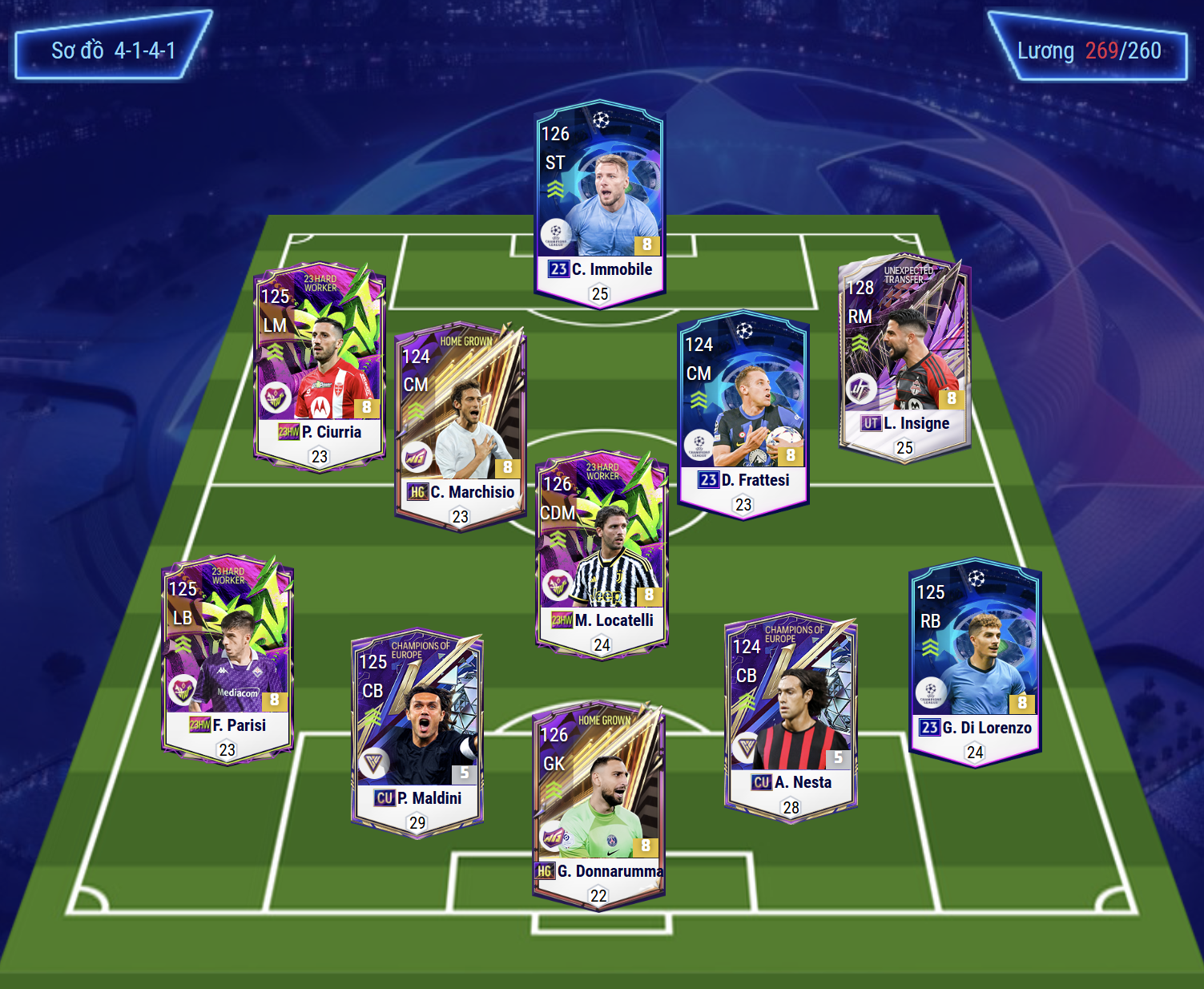
Task: Select the C. Immobile striker card
Action: point(599,204)
